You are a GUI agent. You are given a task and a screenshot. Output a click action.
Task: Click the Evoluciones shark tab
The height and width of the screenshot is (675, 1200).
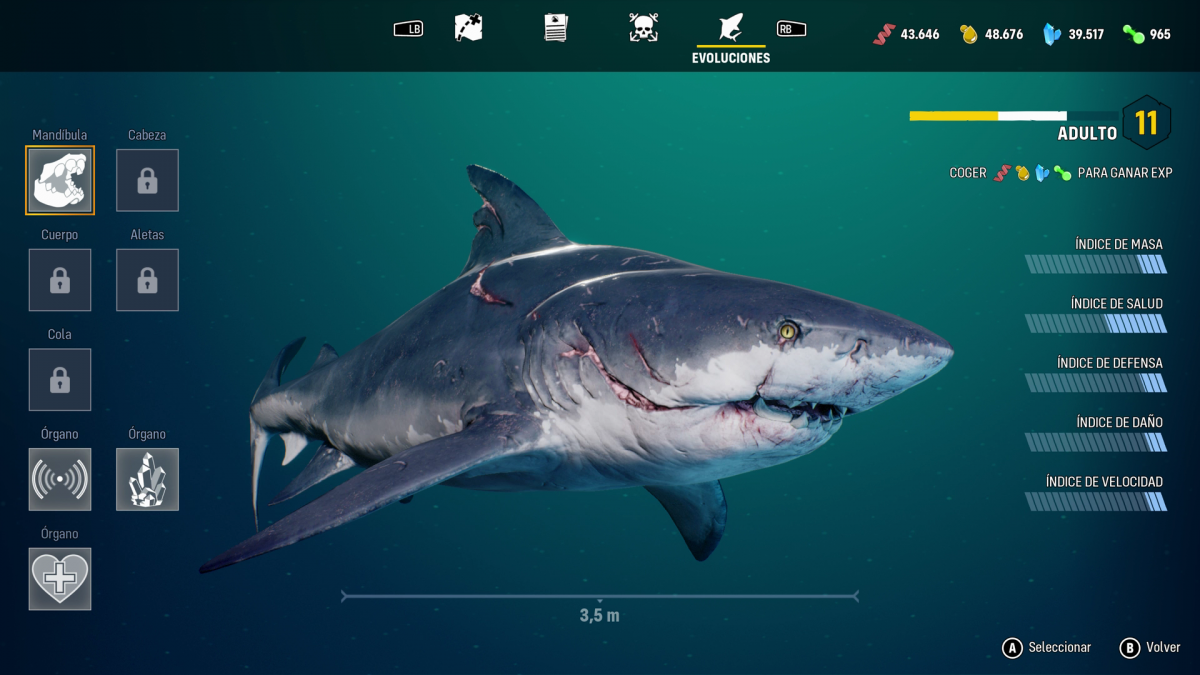731,28
